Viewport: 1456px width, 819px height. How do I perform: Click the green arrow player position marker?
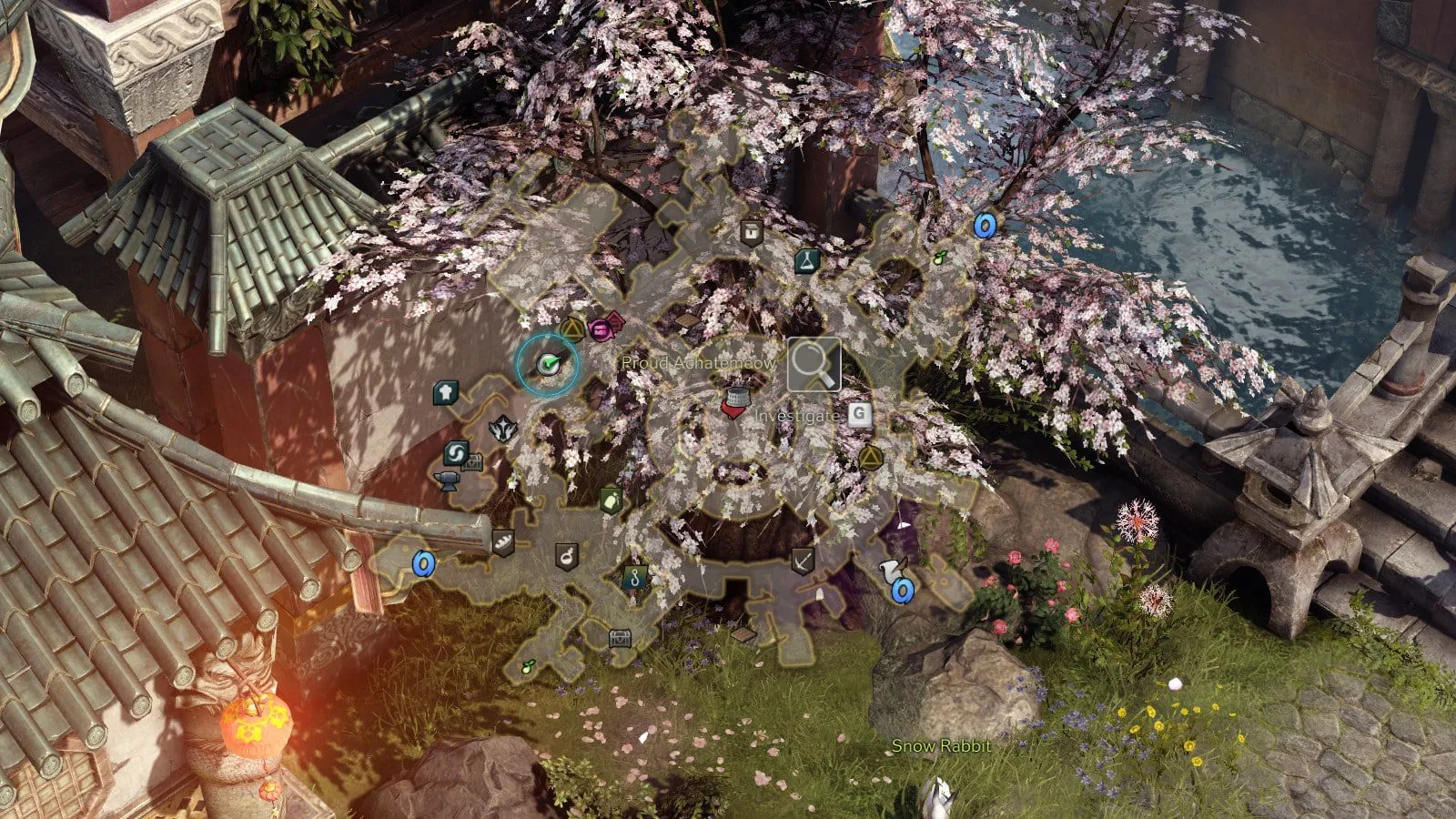tap(547, 364)
